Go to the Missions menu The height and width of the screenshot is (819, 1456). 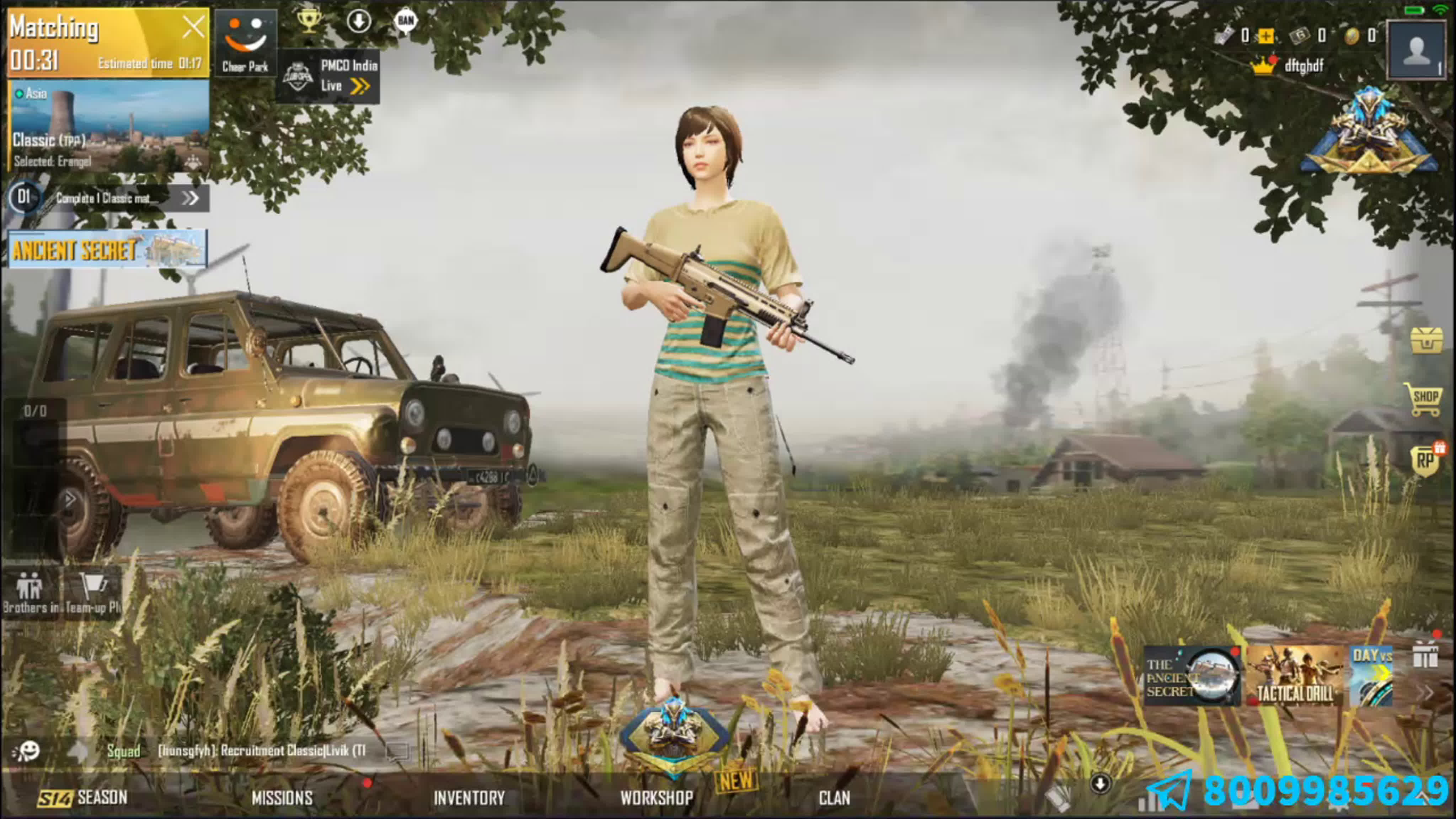[282, 798]
